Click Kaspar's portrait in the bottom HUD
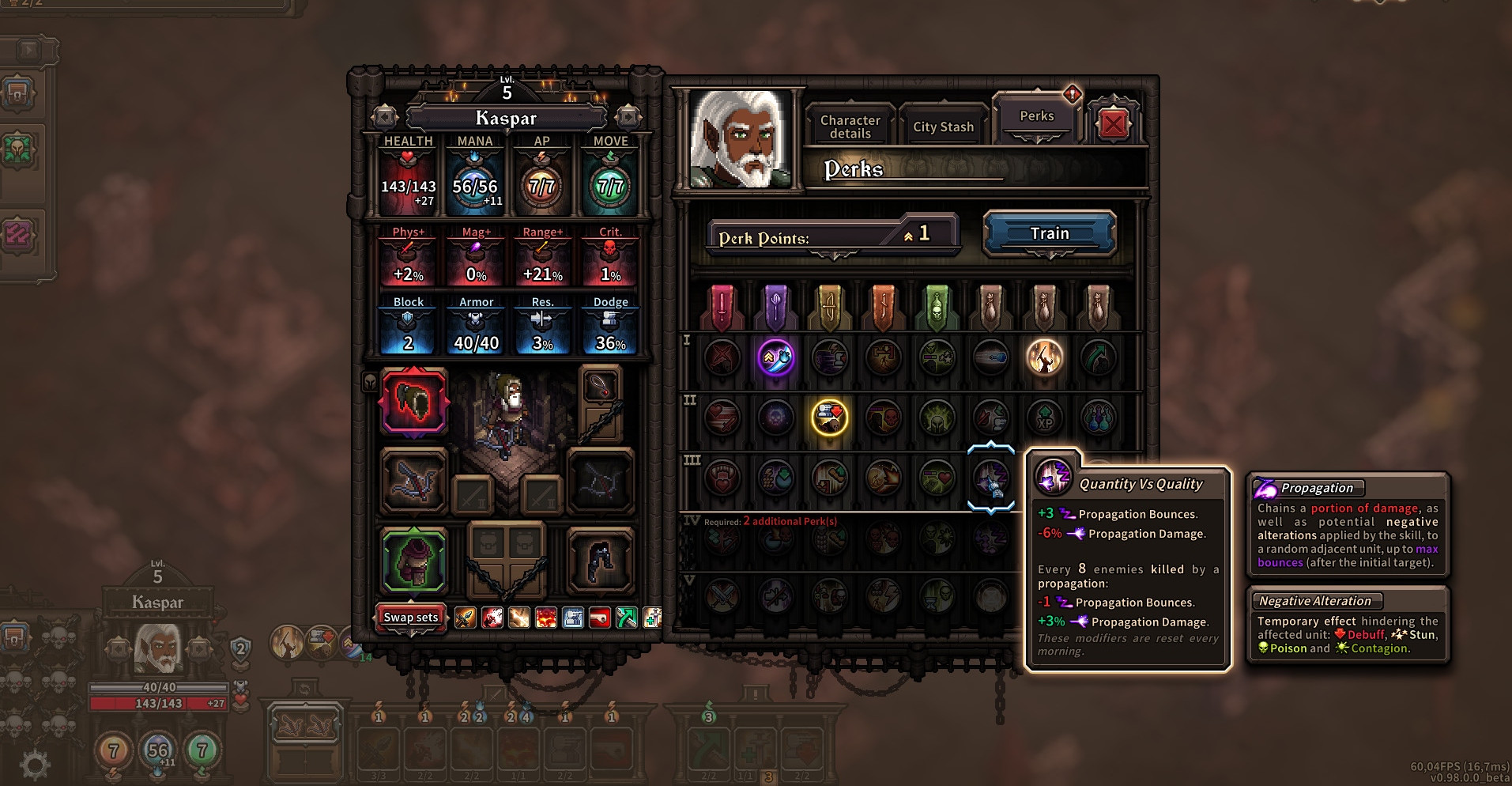The height and width of the screenshot is (786, 1512). (158, 648)
